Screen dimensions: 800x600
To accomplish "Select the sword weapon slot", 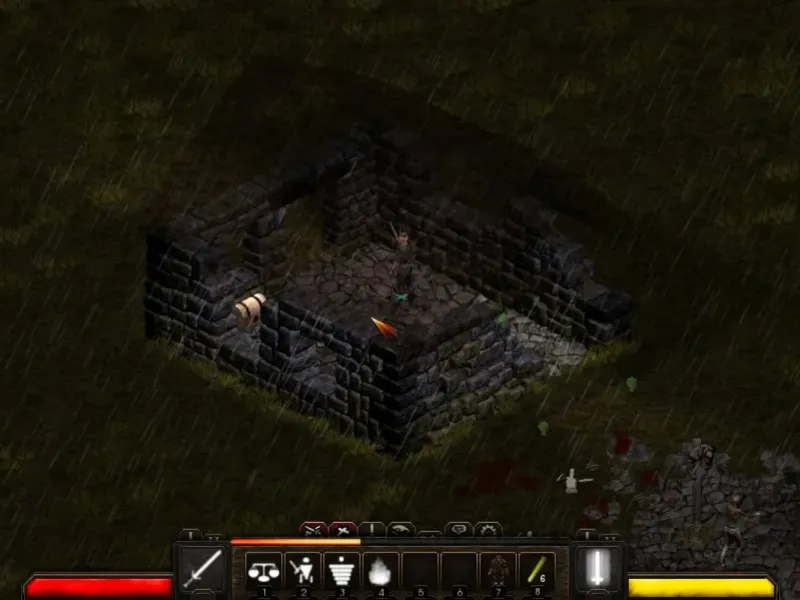I will [x=203, y=570].
